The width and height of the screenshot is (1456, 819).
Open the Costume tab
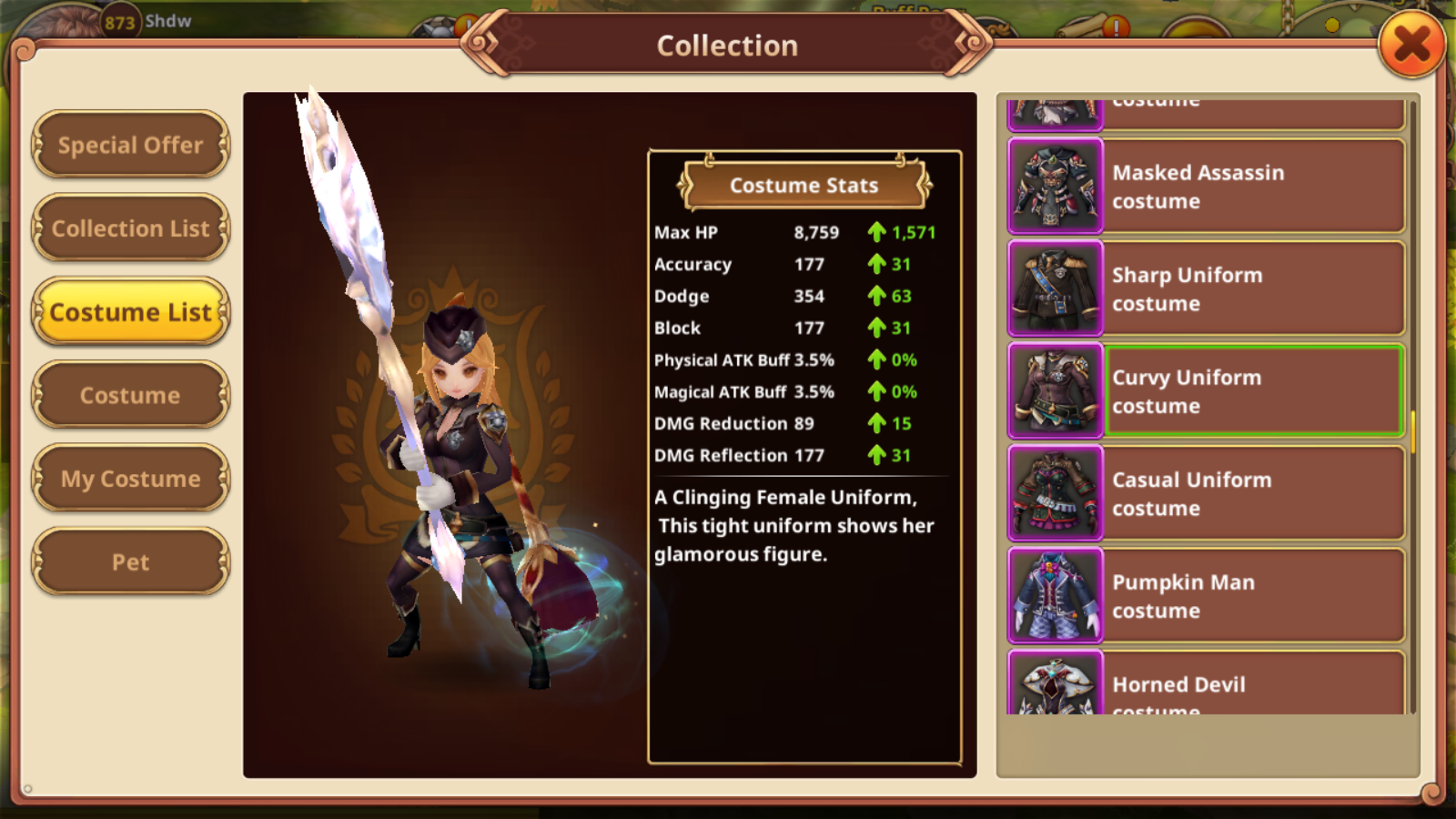coord(130,396)
